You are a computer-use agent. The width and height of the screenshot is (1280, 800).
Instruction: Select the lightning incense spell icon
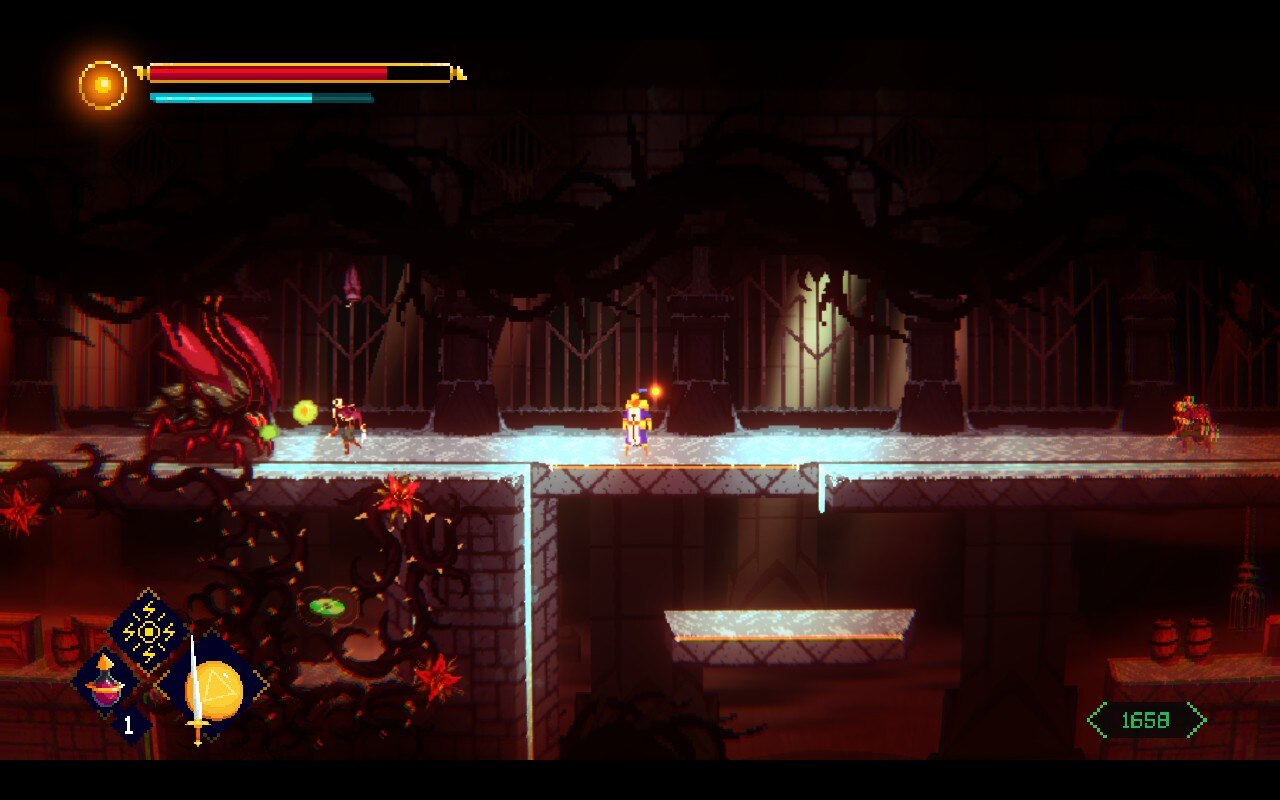148,630
